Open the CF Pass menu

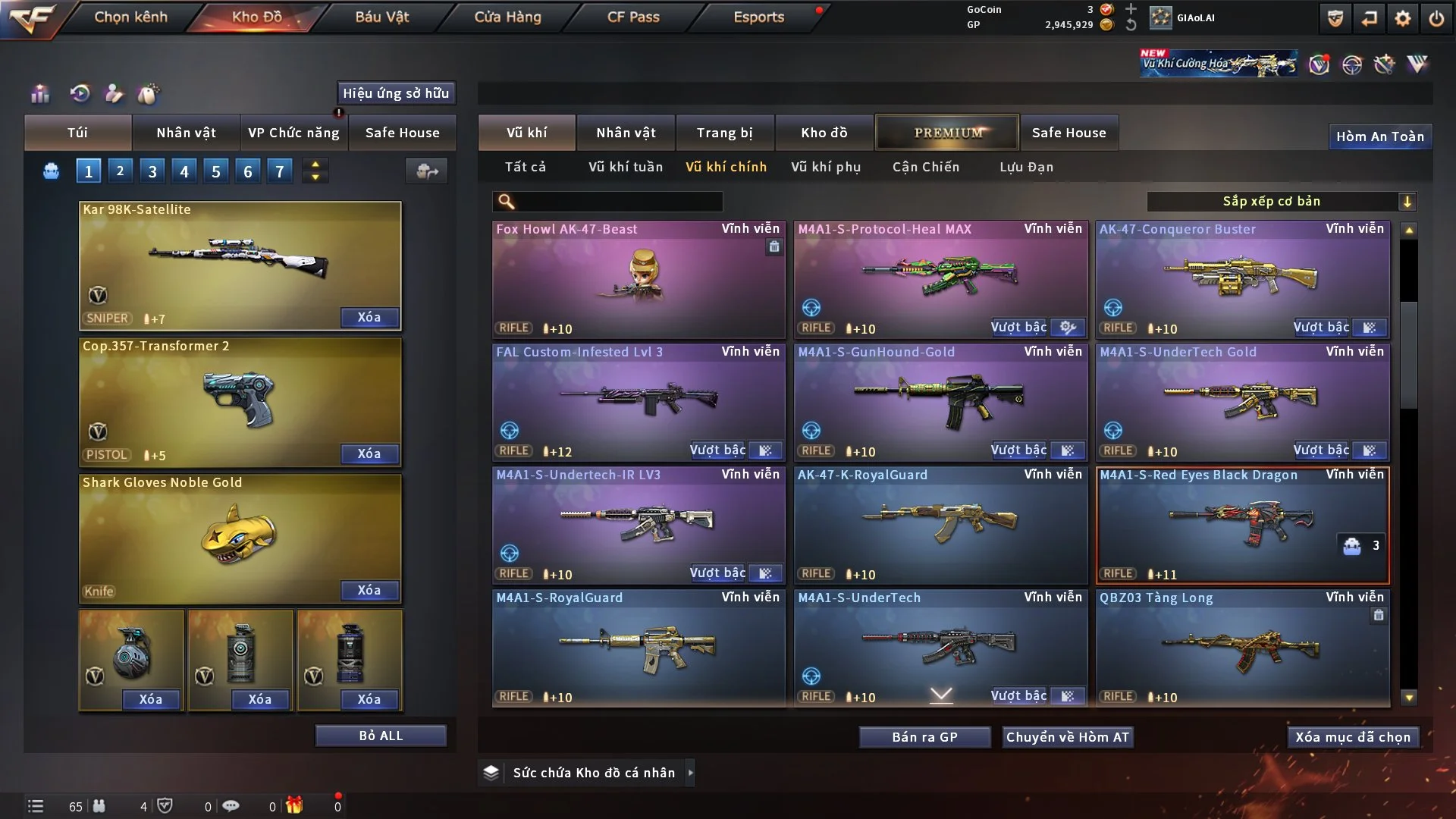click(x=633, y=17)
